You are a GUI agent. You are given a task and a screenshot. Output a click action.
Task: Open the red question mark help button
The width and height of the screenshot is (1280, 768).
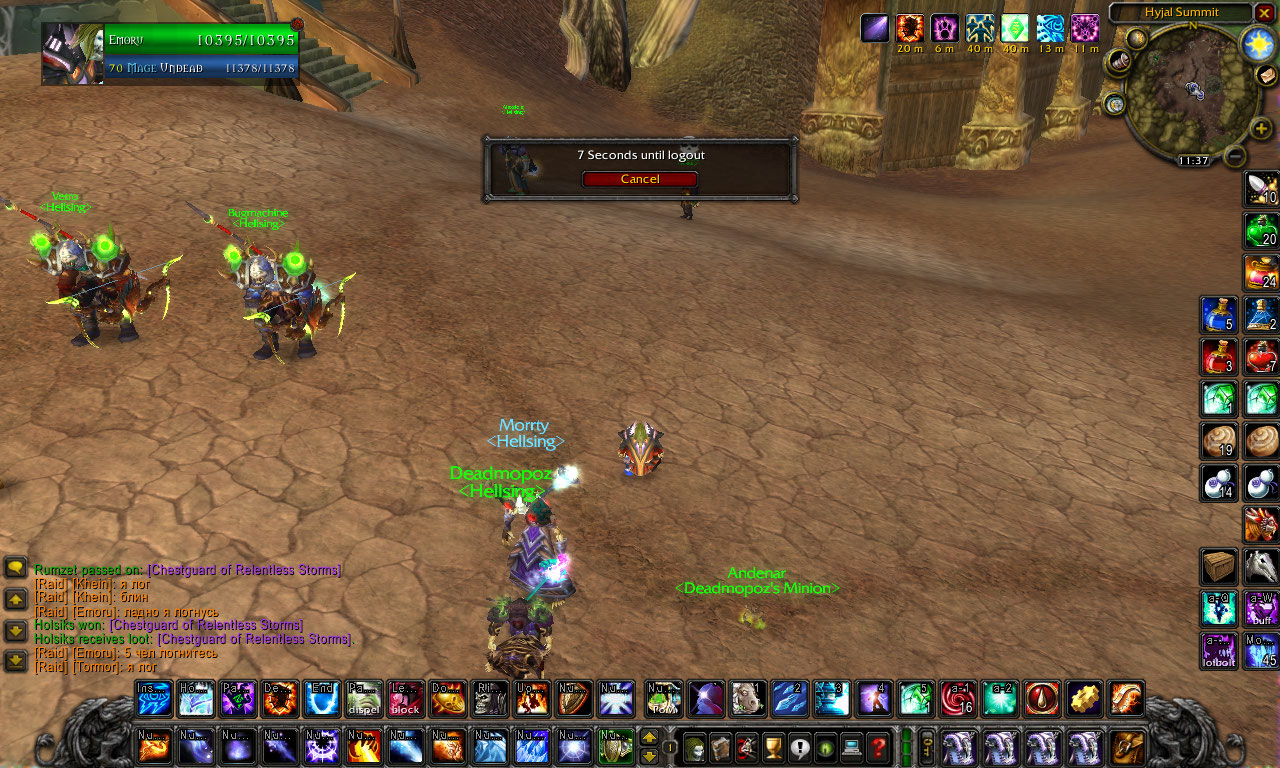pyautogui.click(x=877, y=746)
